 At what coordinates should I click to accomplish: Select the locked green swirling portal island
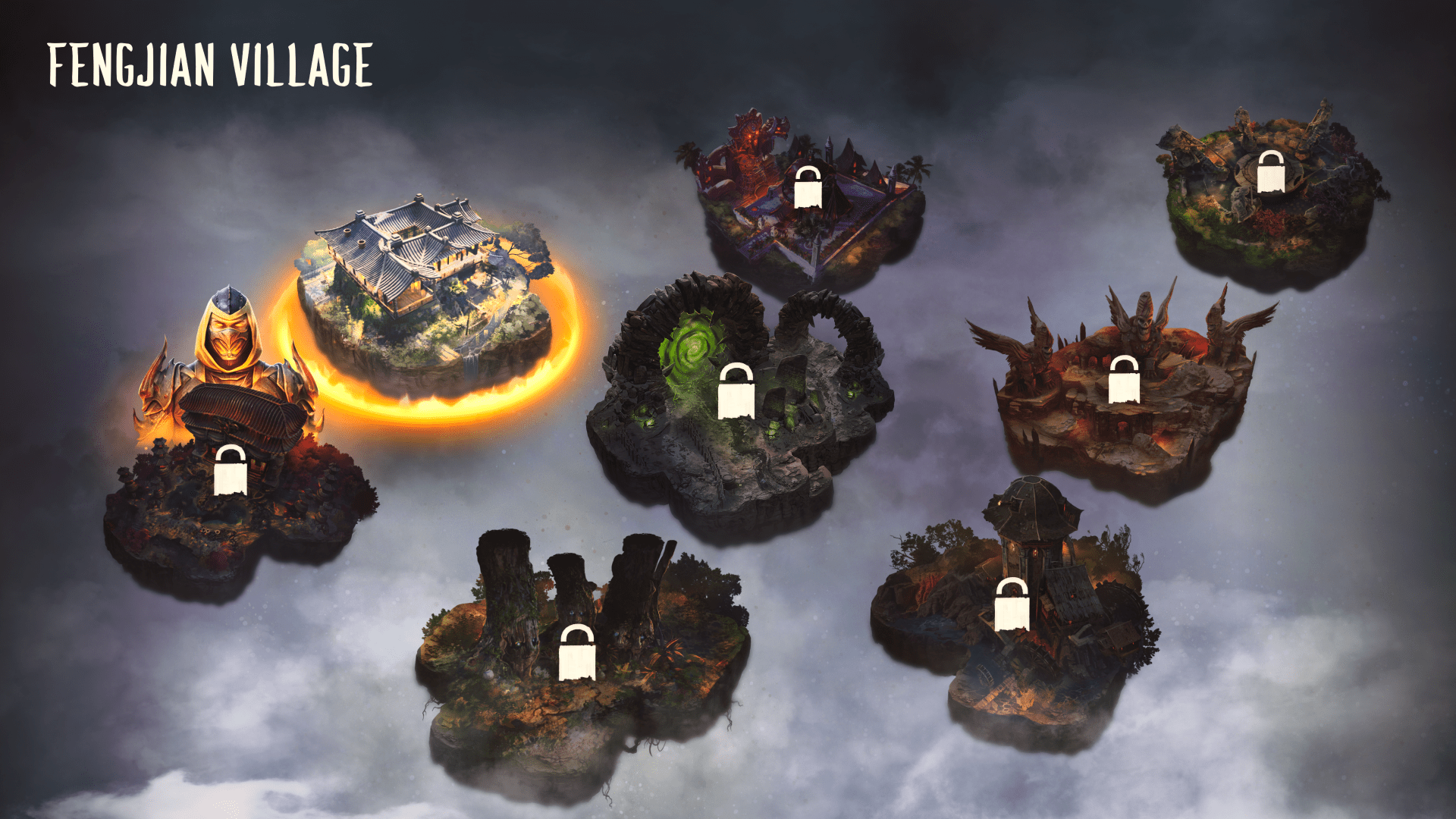coord(736,391)
